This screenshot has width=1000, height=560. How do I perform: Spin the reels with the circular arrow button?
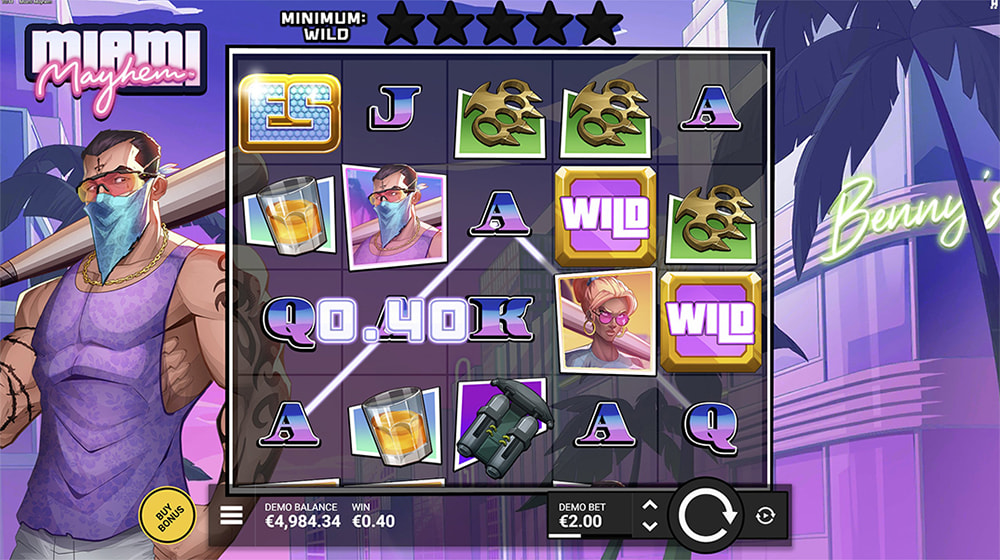707,515
